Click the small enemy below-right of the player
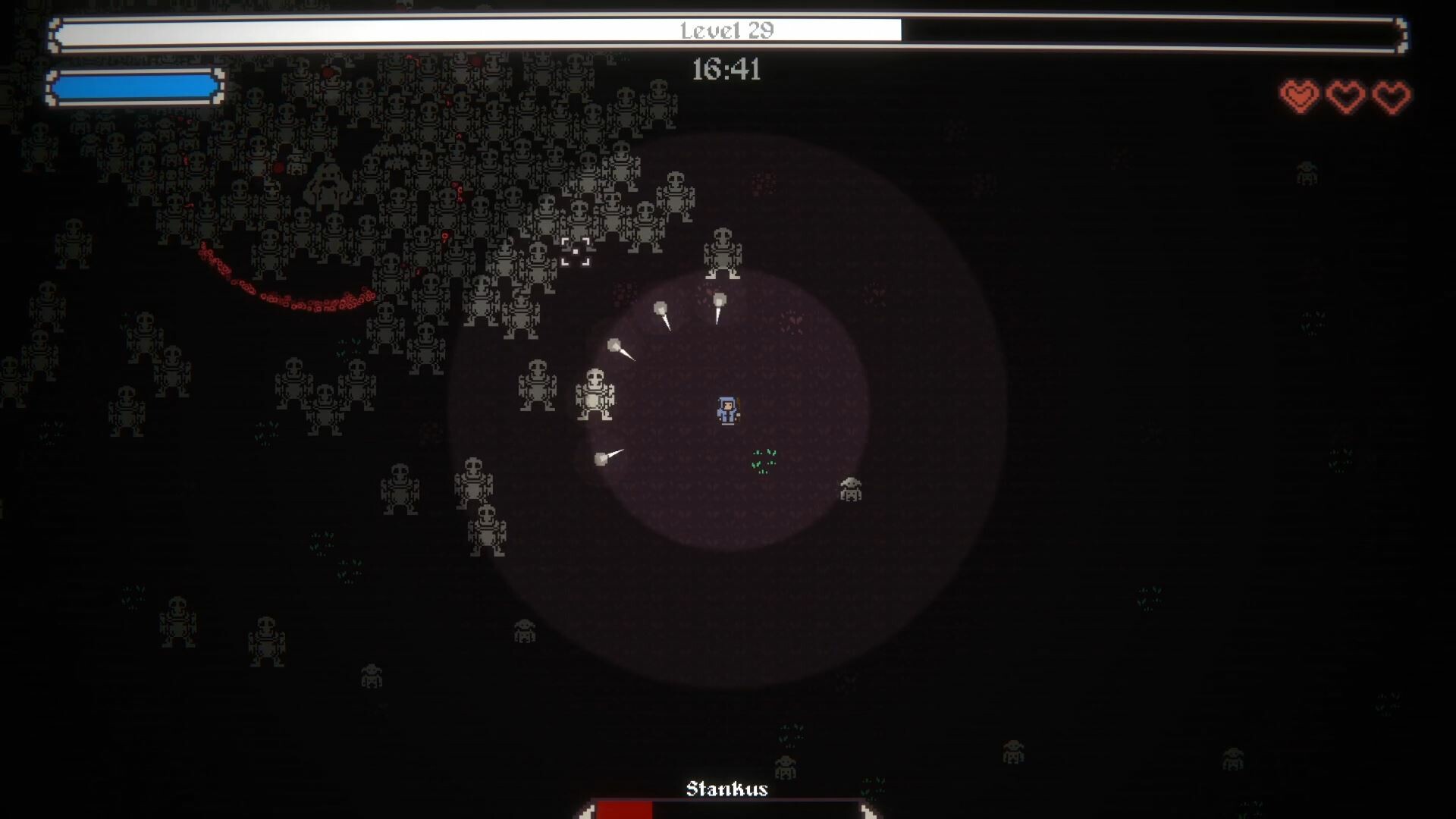This screenshot has width=1456, height=819. coord(852,489)
